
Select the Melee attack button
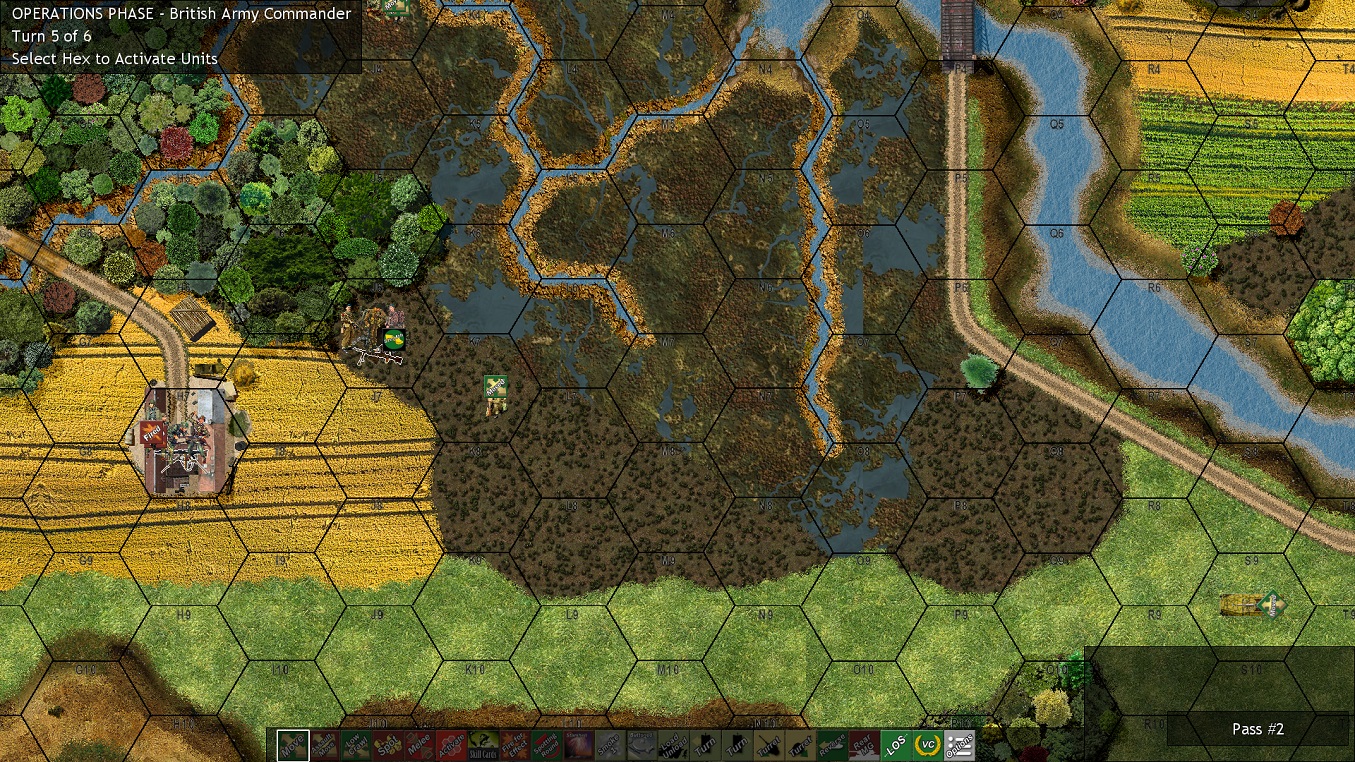pyautogui.click(x=417, y=745)
